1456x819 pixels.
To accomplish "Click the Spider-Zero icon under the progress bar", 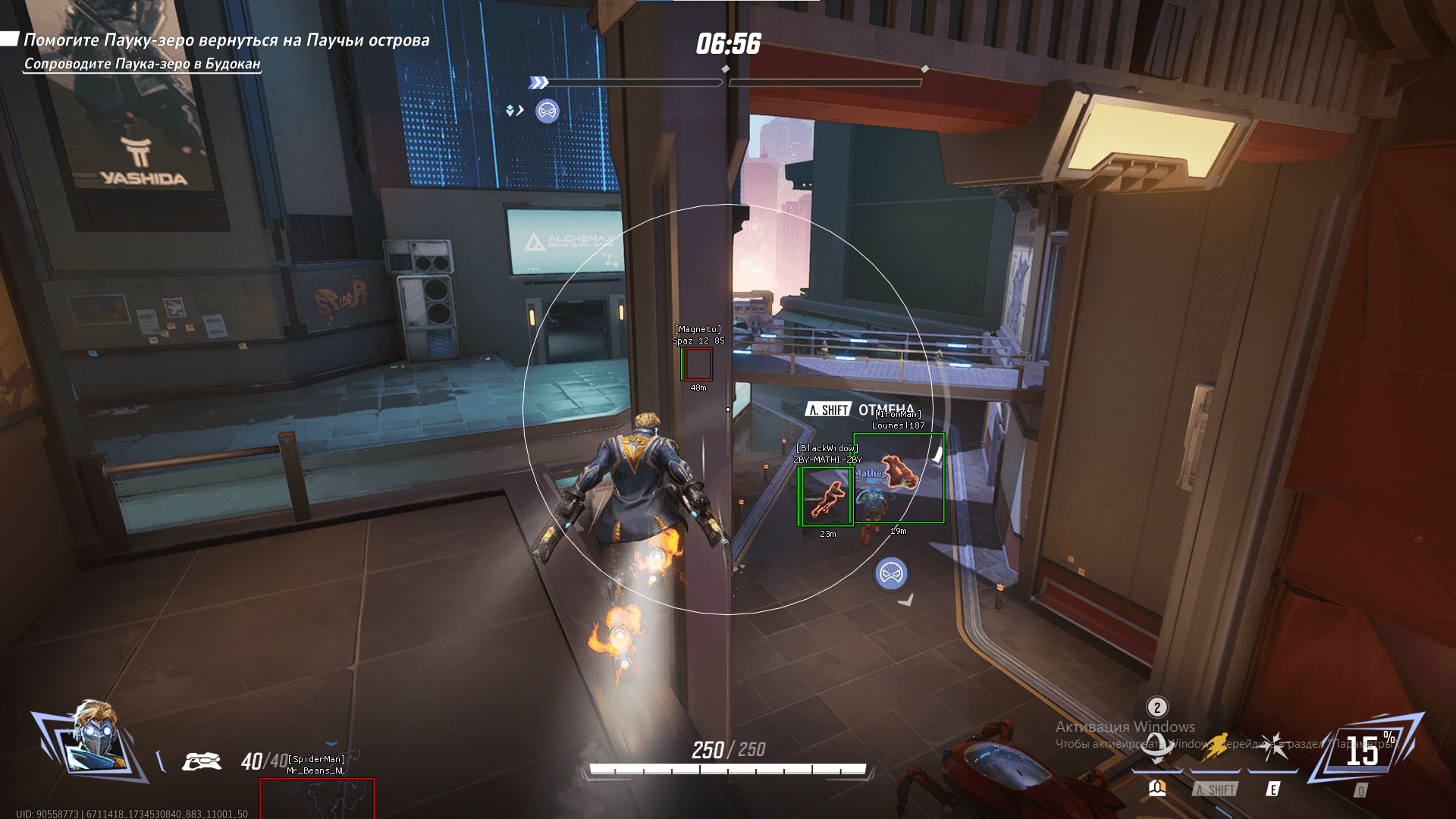I will click(547, 111).
